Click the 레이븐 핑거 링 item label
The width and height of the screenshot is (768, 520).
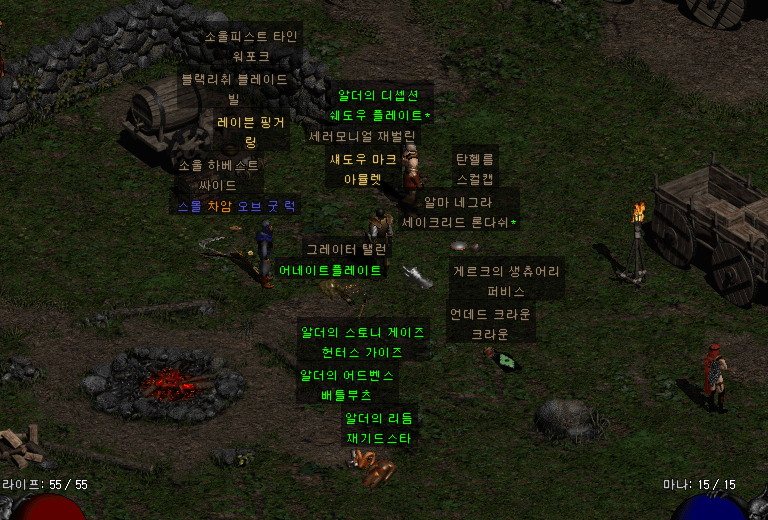tap(251, 132)
